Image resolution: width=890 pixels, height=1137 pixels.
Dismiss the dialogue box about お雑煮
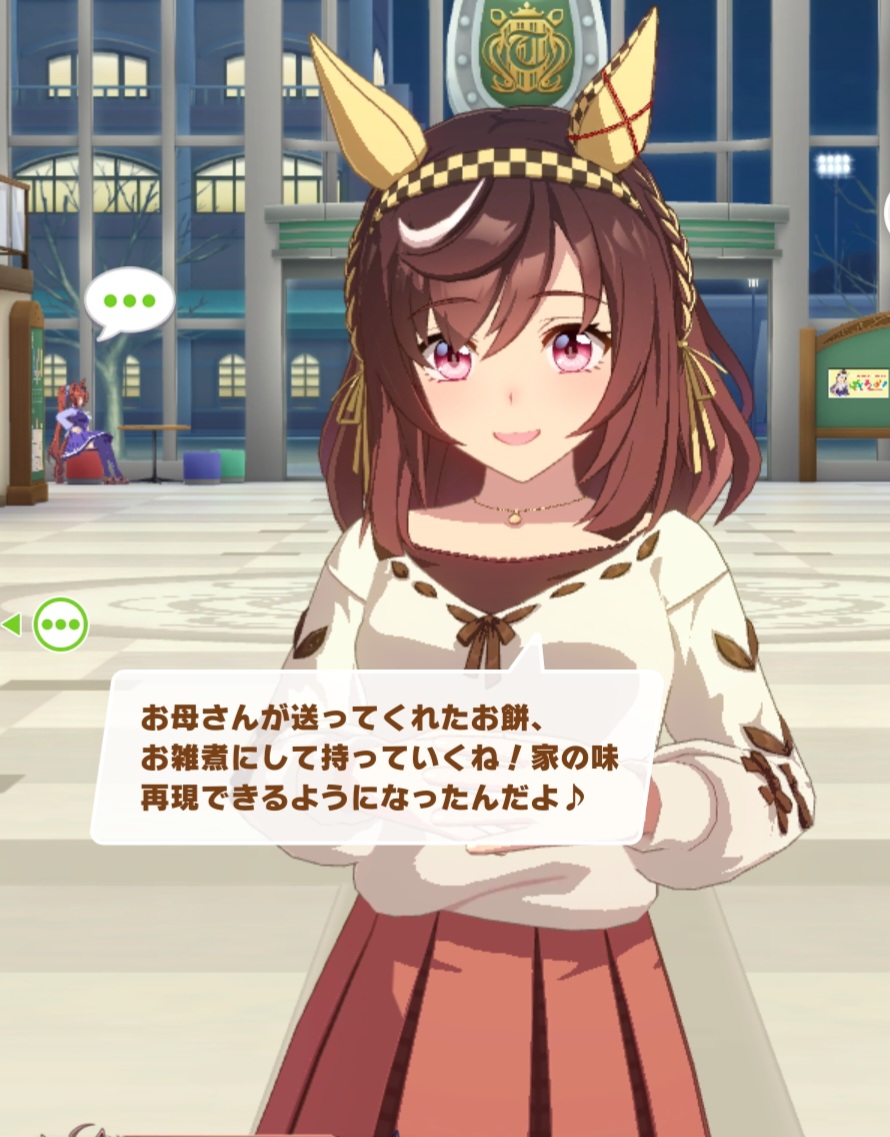click(378, 756)
